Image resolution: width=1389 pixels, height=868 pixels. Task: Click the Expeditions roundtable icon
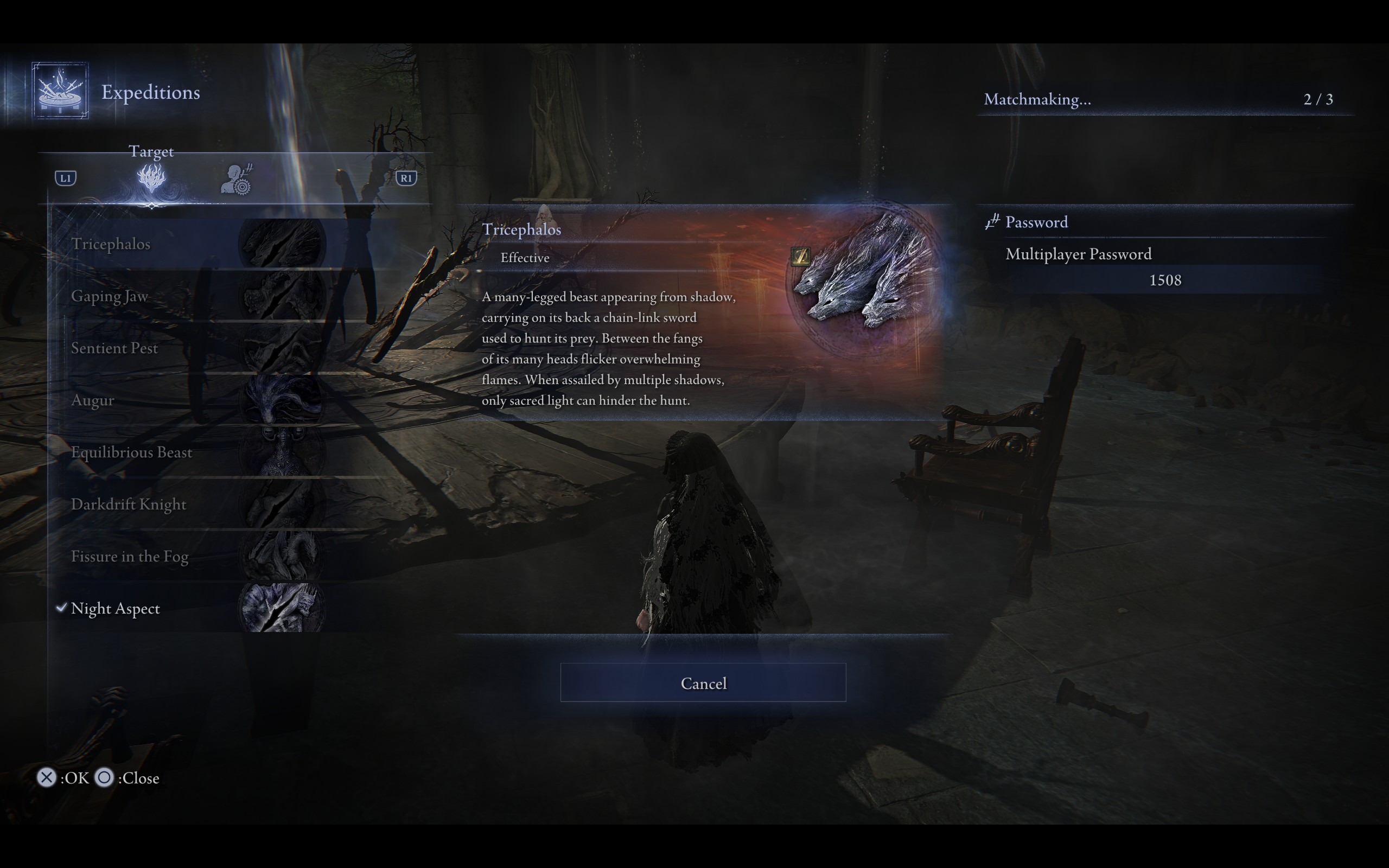coord(60,91)
